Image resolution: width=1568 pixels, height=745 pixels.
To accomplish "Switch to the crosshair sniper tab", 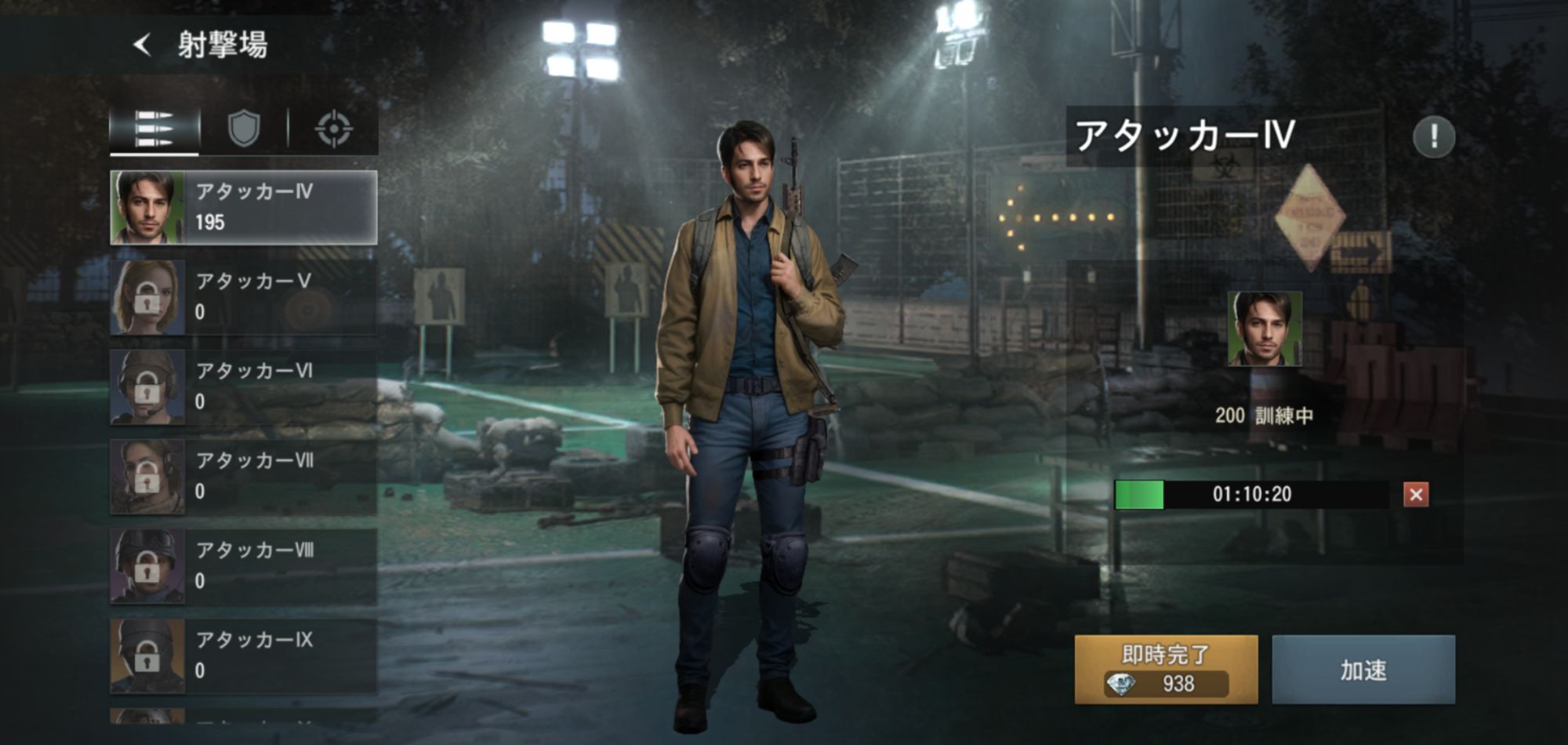I will click(334, 129).
